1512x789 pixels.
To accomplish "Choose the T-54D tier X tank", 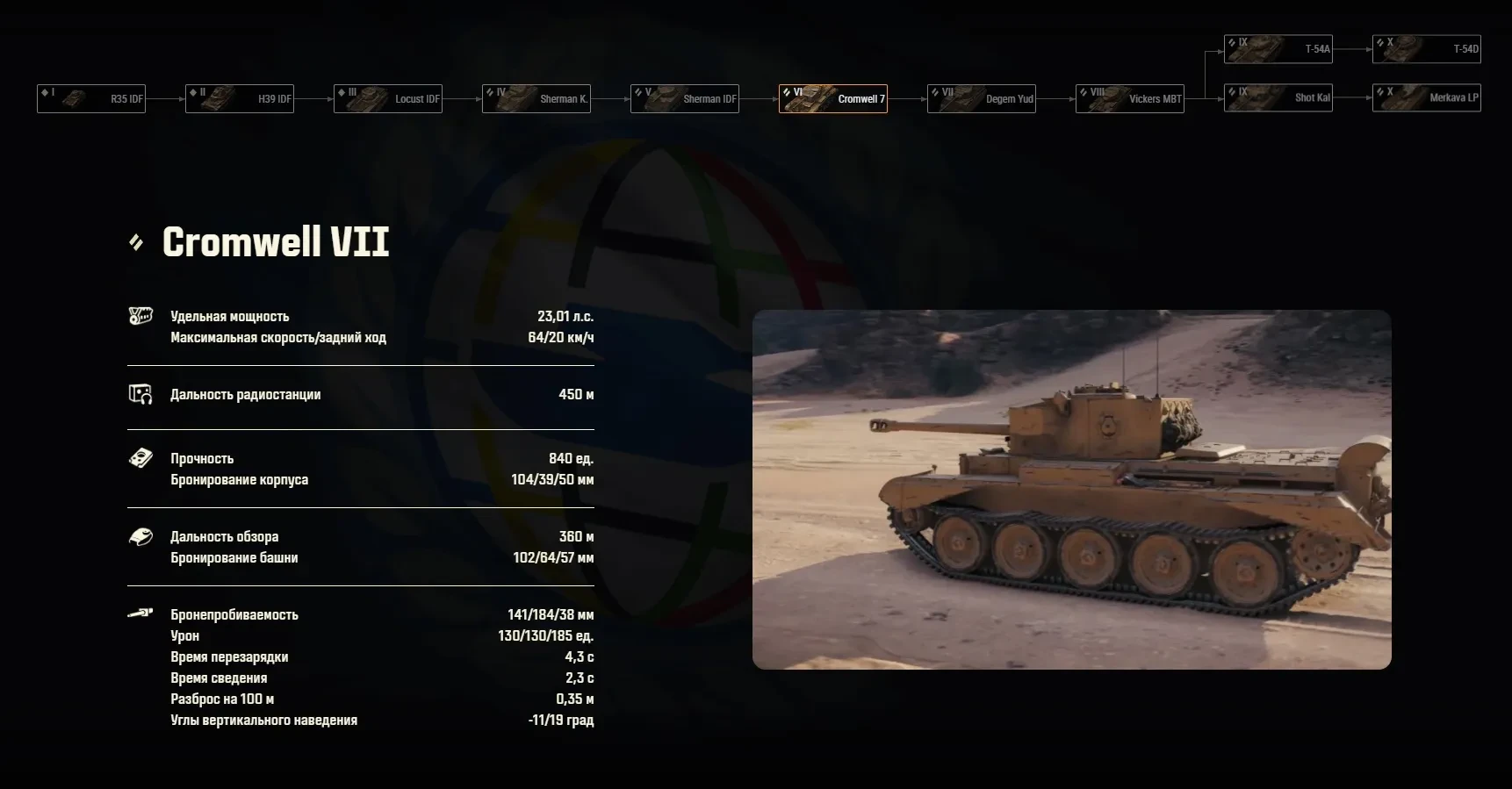I will point(1427,48).
